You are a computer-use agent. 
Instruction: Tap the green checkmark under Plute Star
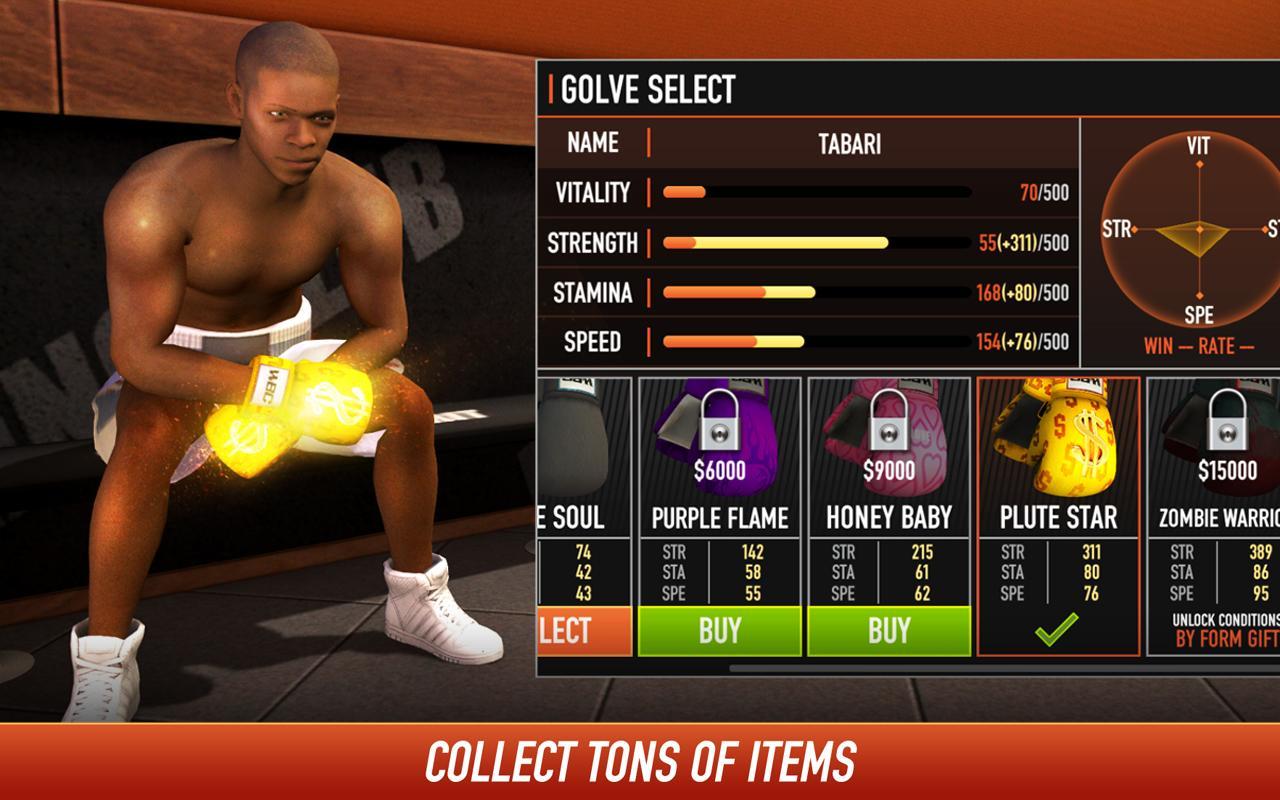1057,631
